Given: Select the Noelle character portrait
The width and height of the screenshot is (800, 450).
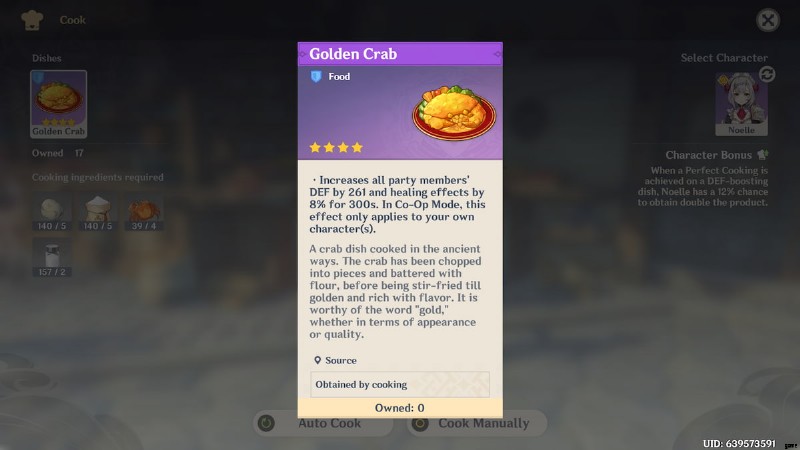Looking at the screenshot, I should (740, 104).
